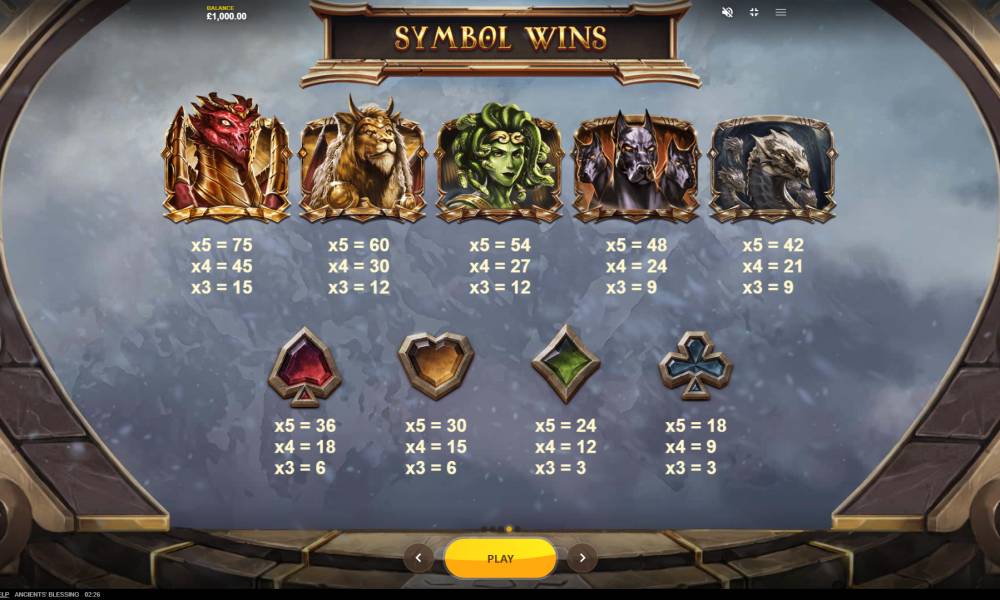This screenshot has height=600, width=1000.
Task: Toggle the sound mute icon
Action: 727,12
